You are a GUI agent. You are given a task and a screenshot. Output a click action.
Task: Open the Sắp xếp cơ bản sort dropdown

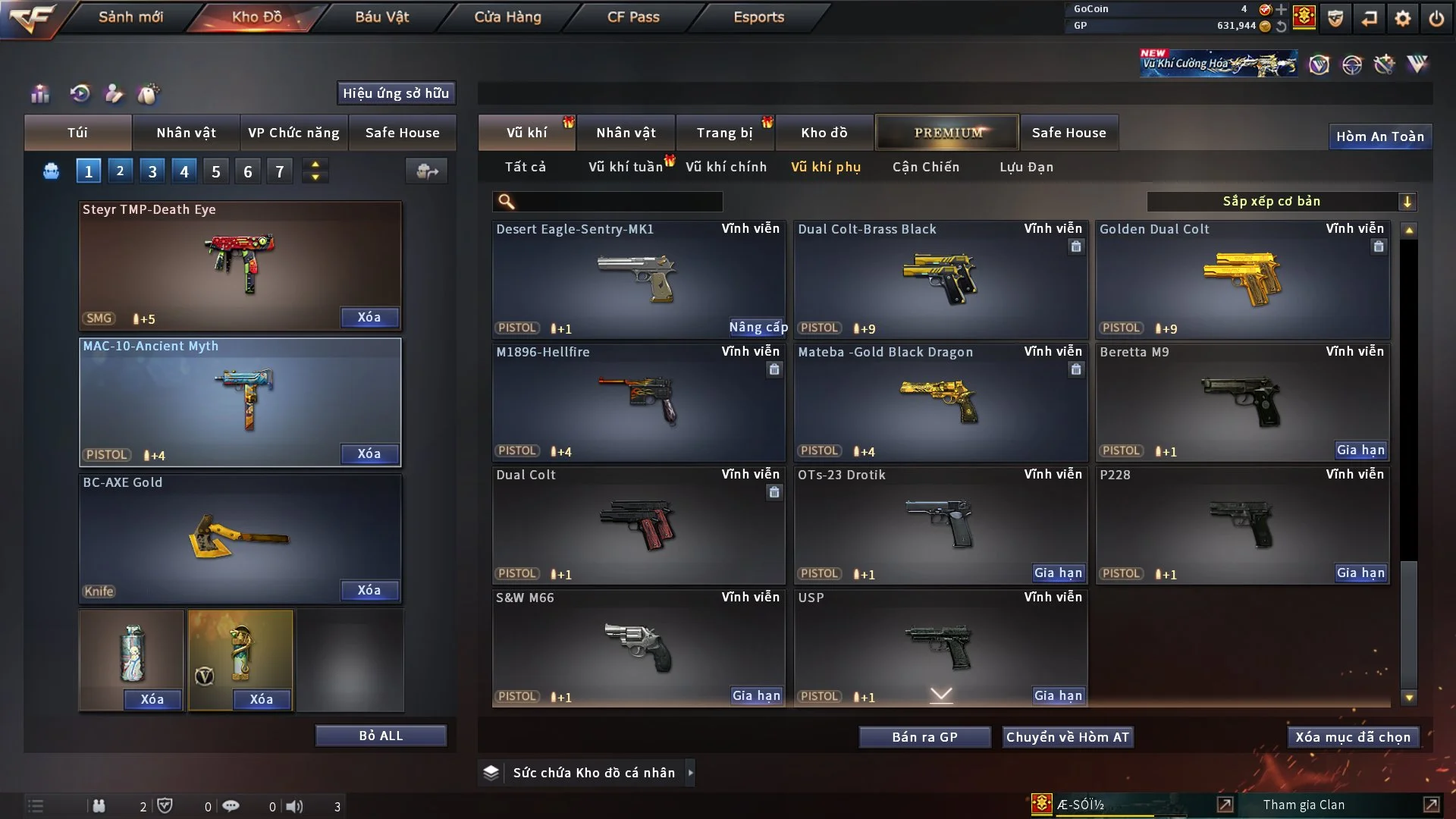(x=1281, y=201)
